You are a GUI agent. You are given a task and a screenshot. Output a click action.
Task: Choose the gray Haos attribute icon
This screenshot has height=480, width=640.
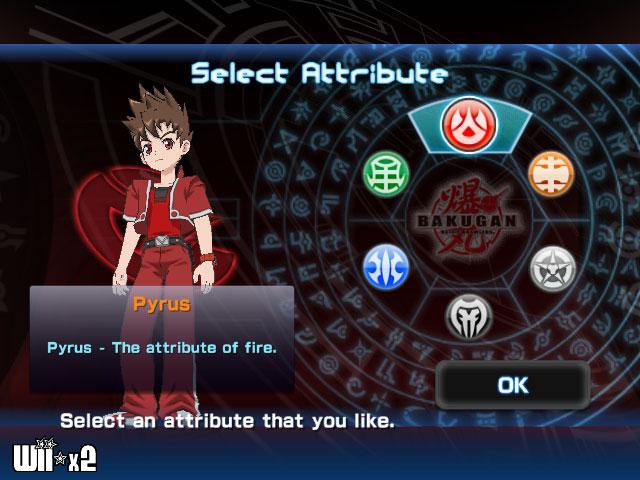pyautogui.click(x=549, y=267)
